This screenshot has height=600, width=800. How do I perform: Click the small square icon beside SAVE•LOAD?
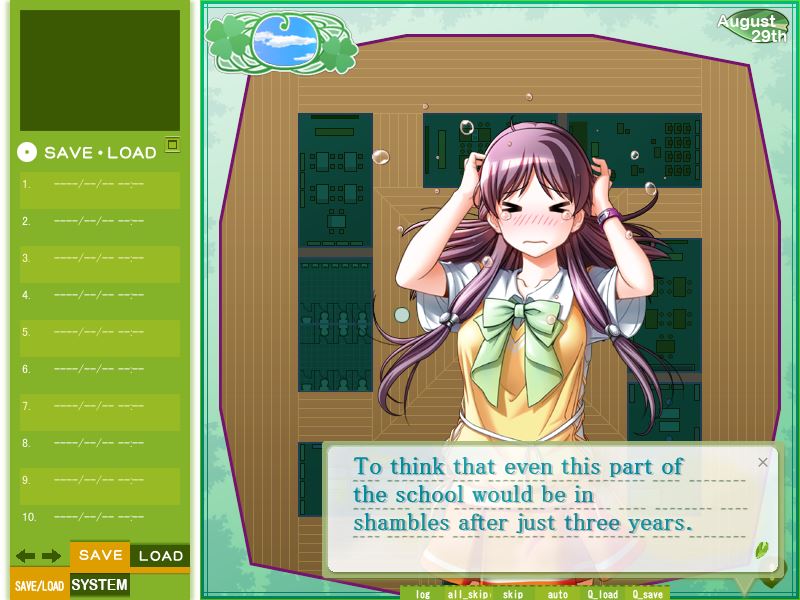tap(172, 145)
